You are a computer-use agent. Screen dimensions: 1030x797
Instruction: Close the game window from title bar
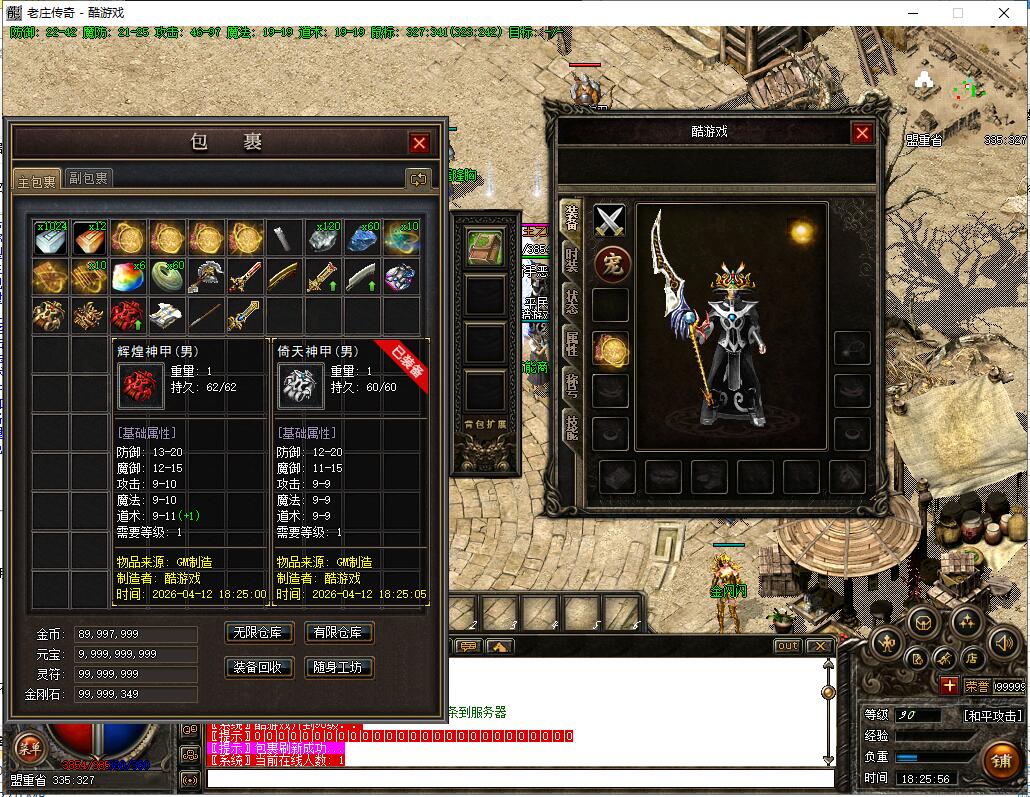coord(1004,13)
